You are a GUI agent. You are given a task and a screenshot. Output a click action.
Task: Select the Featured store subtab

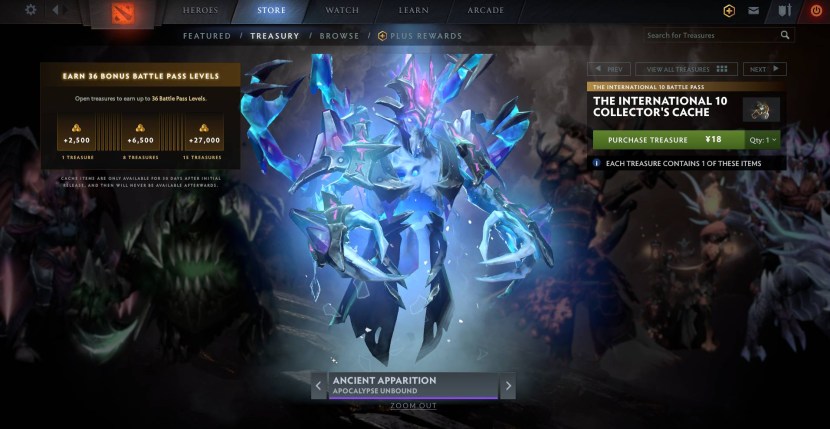click(x=207, y=36)
